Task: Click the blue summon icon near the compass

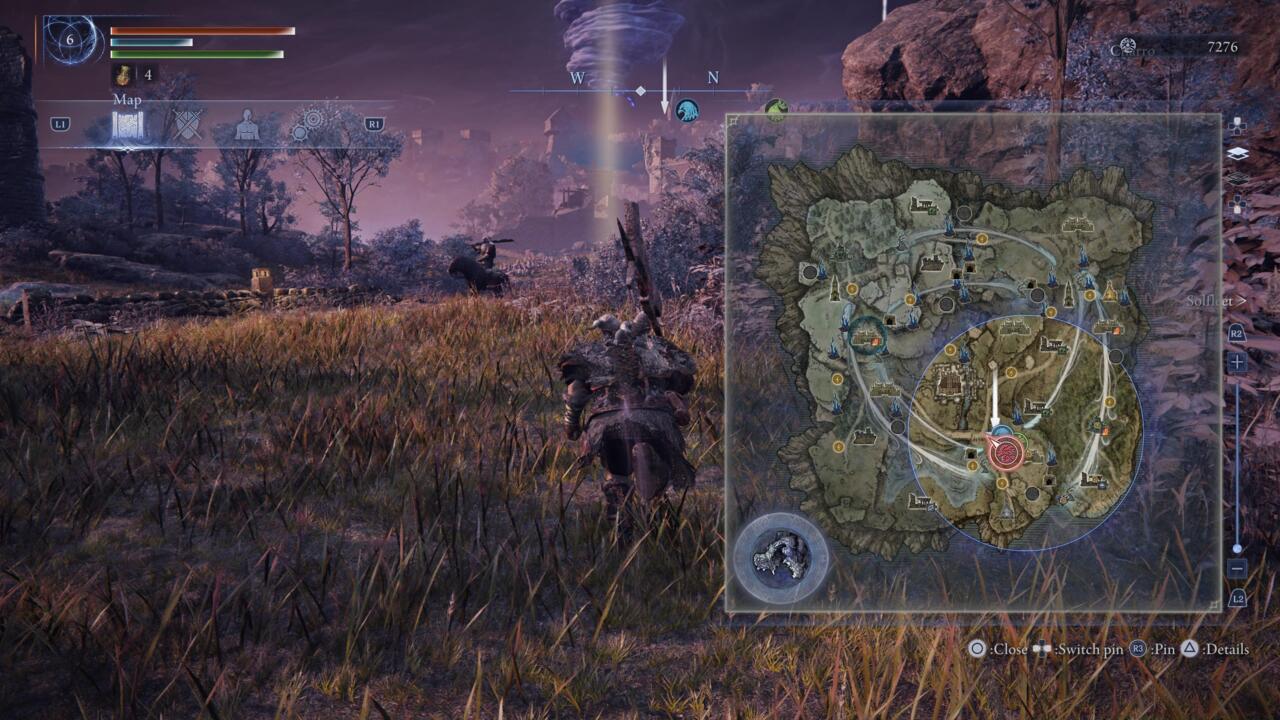Action: point(687,112)
